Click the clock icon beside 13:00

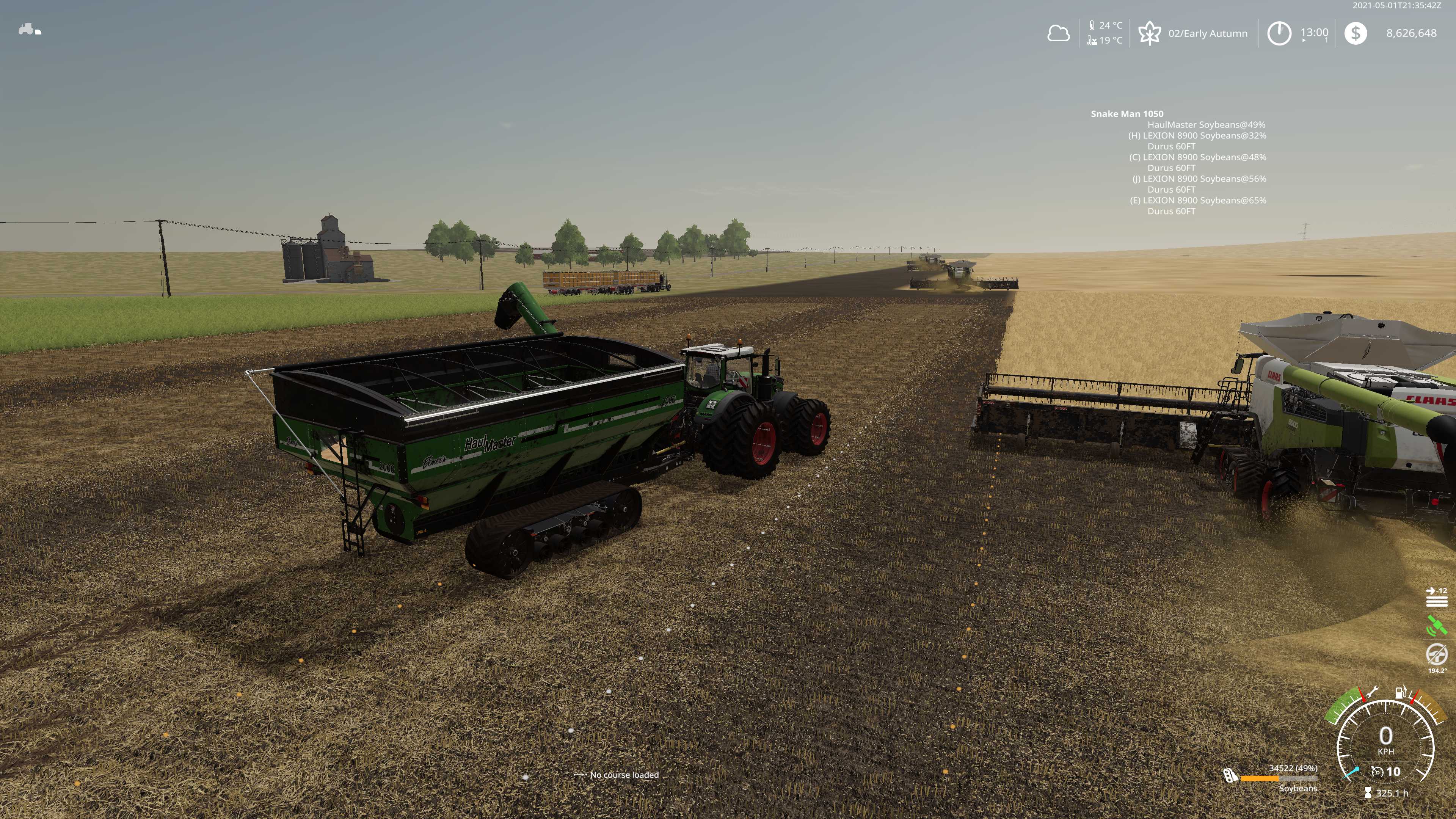[1279, 33]
